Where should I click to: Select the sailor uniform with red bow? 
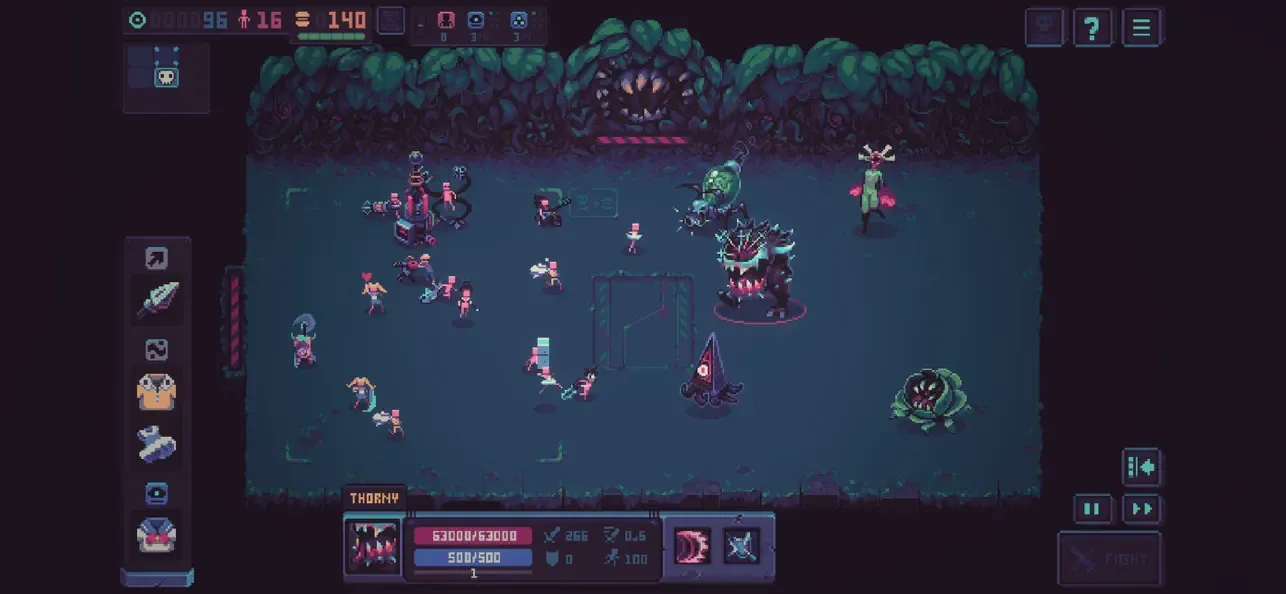point(157,535)
